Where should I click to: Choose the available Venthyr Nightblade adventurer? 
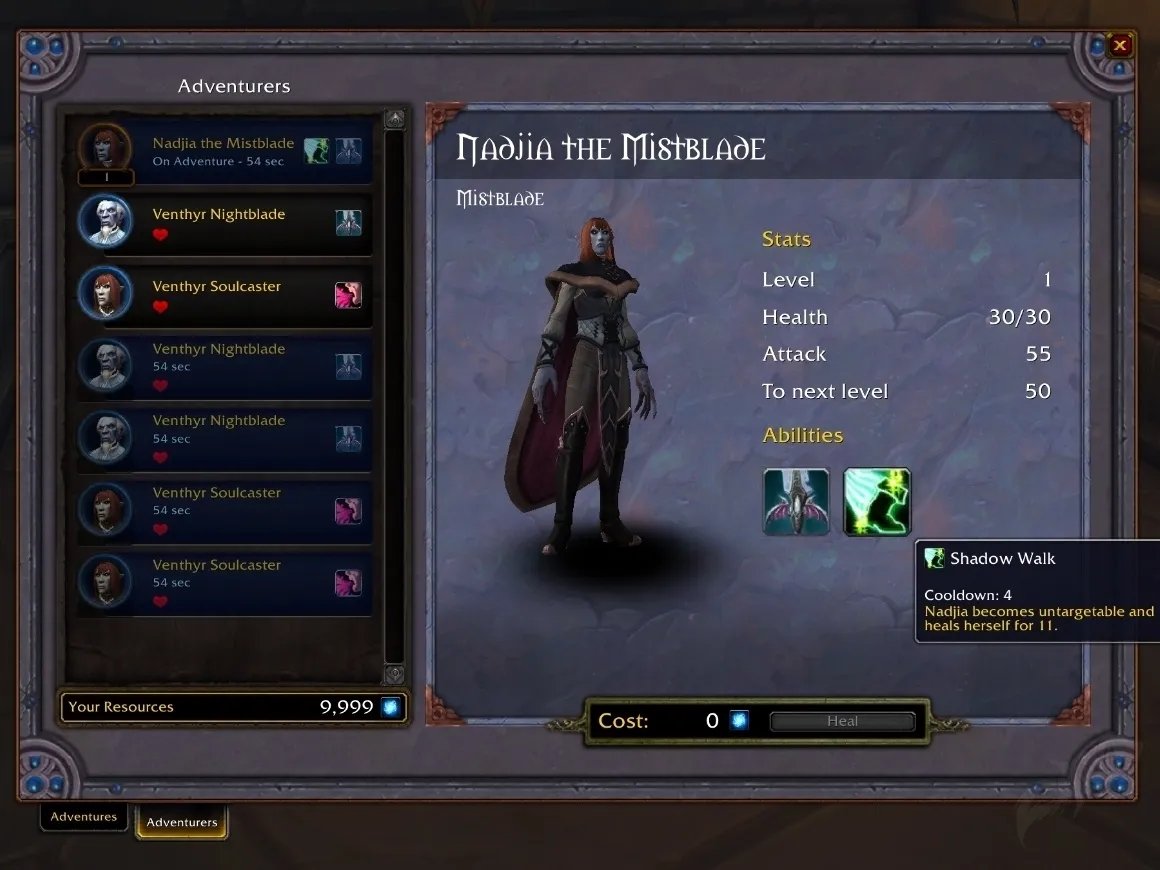point(223,223)
